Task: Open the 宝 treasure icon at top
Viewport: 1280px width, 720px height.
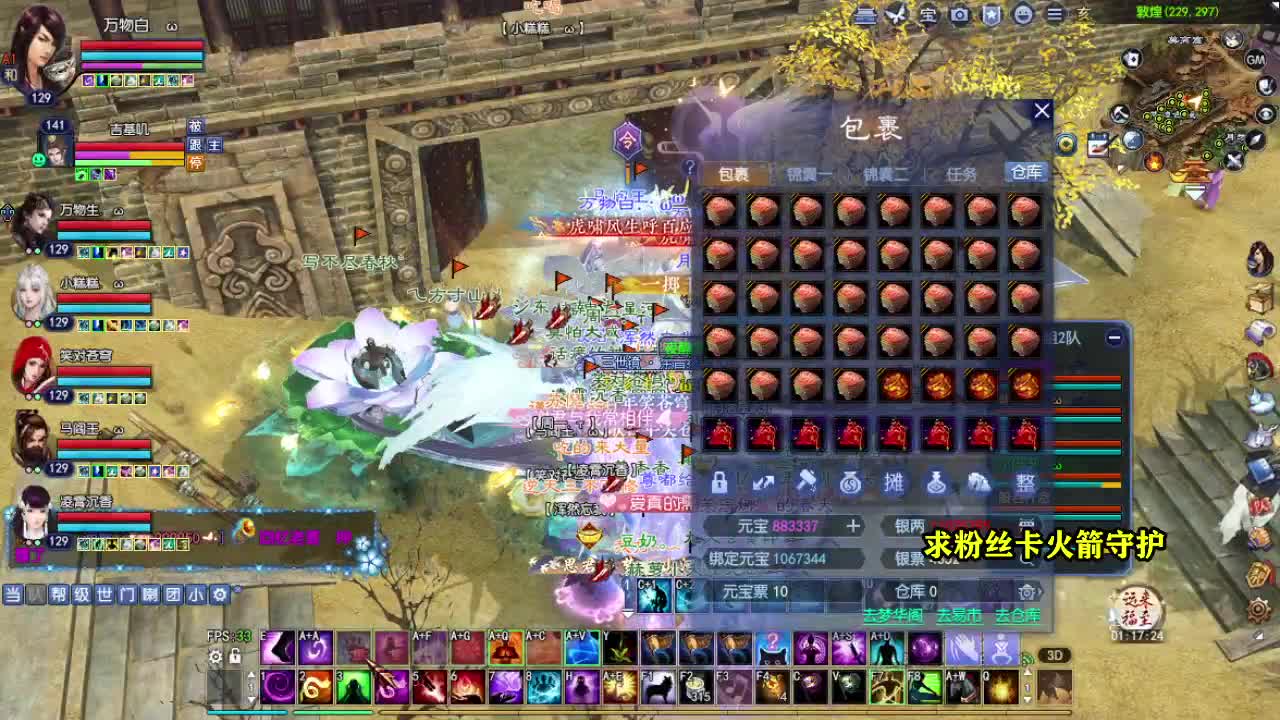Action: click(926, 13)
